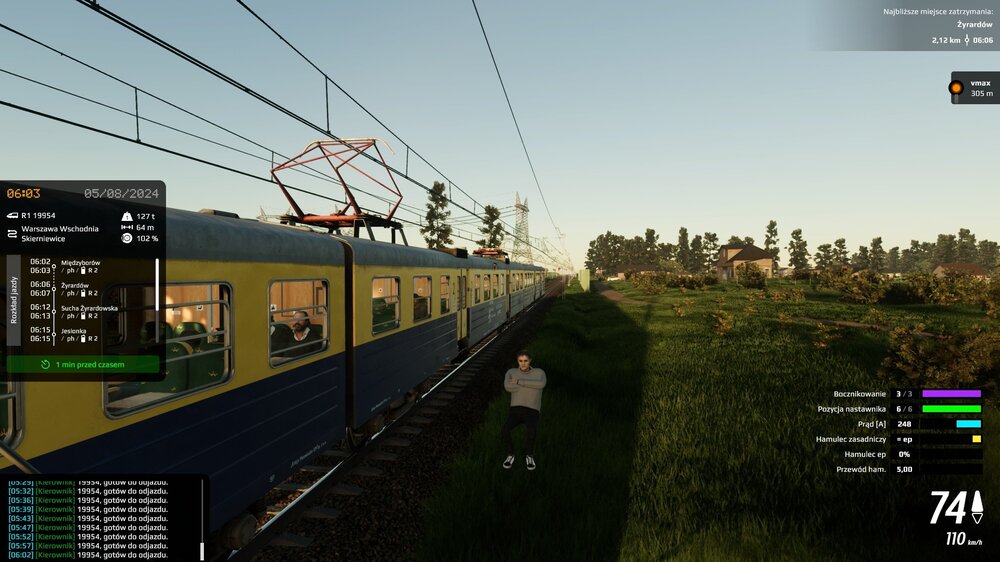Click the chat log scrollbar
The width and height of the screenshot is (1000, 562).
pyautogui.click(x=202, y=517)
